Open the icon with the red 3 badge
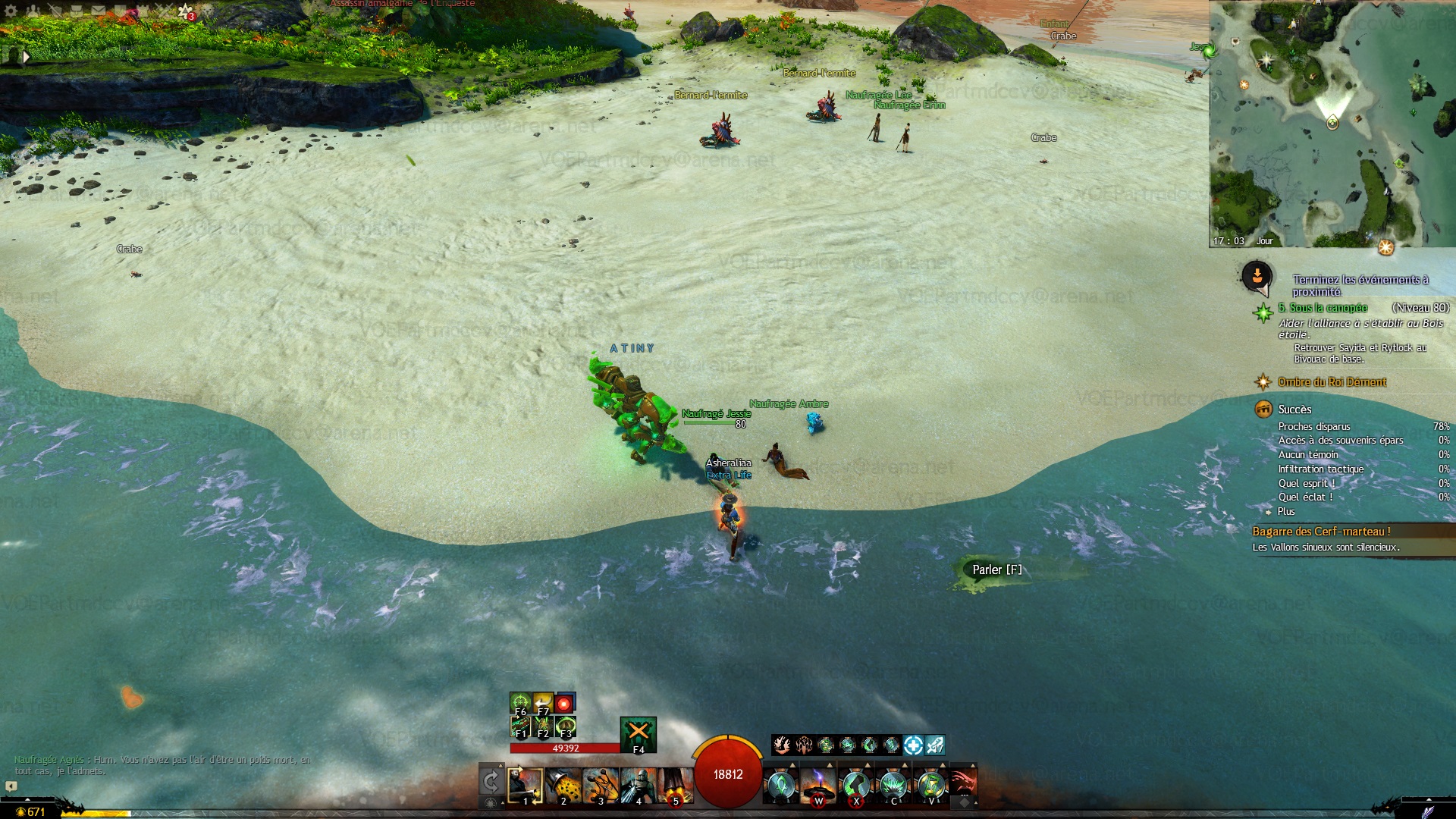 point(186,11)
